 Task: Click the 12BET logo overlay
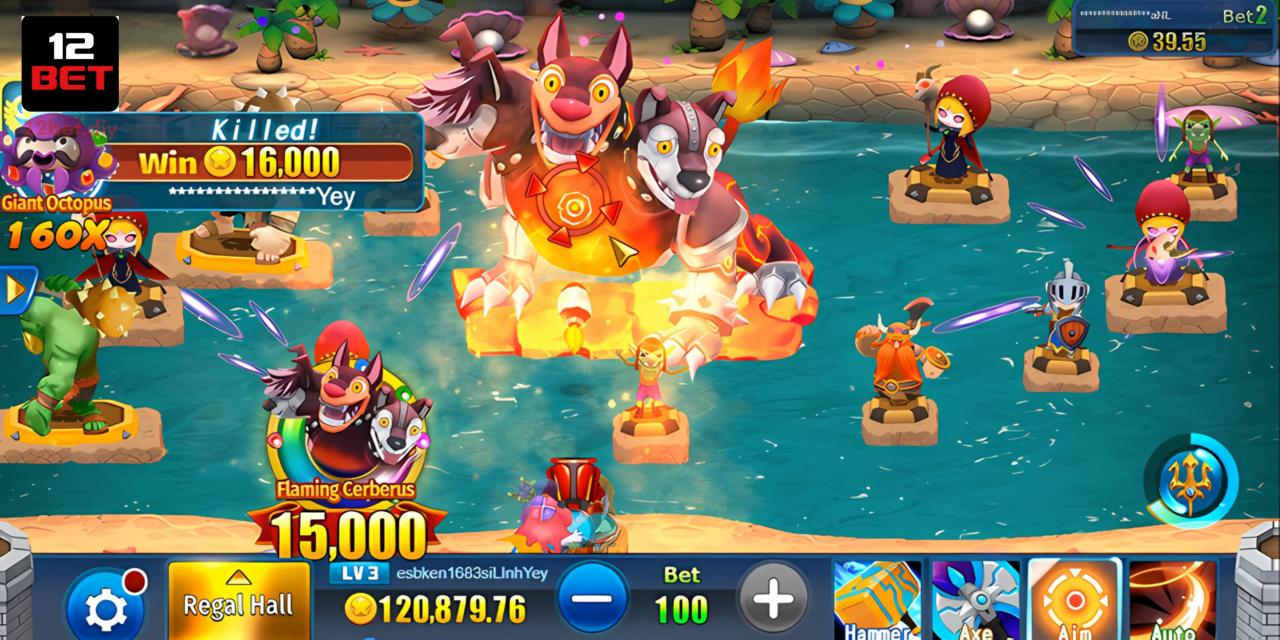(x=70, y=63)
